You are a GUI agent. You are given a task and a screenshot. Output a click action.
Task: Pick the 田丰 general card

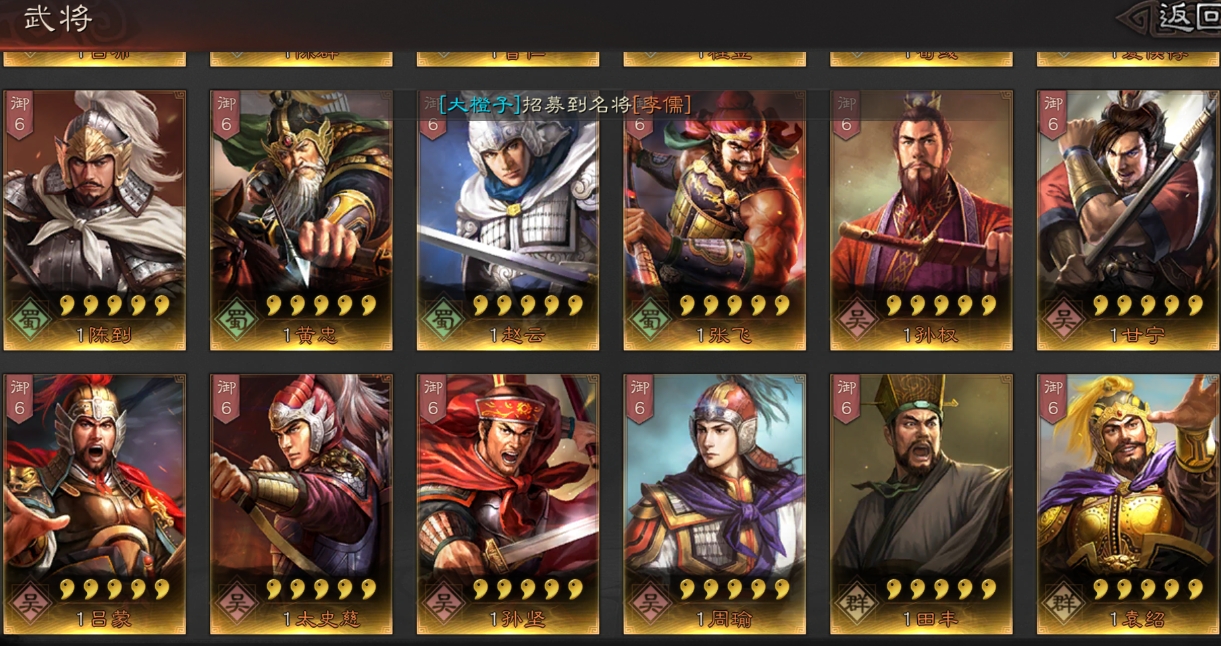[x=921, y=504]
